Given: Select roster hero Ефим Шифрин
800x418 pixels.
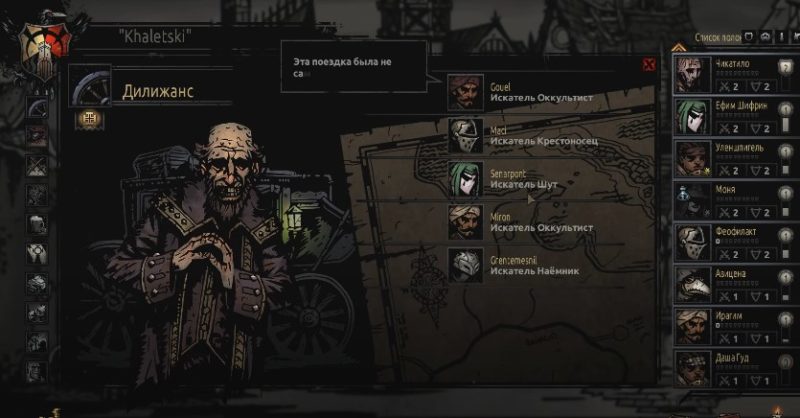Looking at the screenshot, I should point(730,116).
